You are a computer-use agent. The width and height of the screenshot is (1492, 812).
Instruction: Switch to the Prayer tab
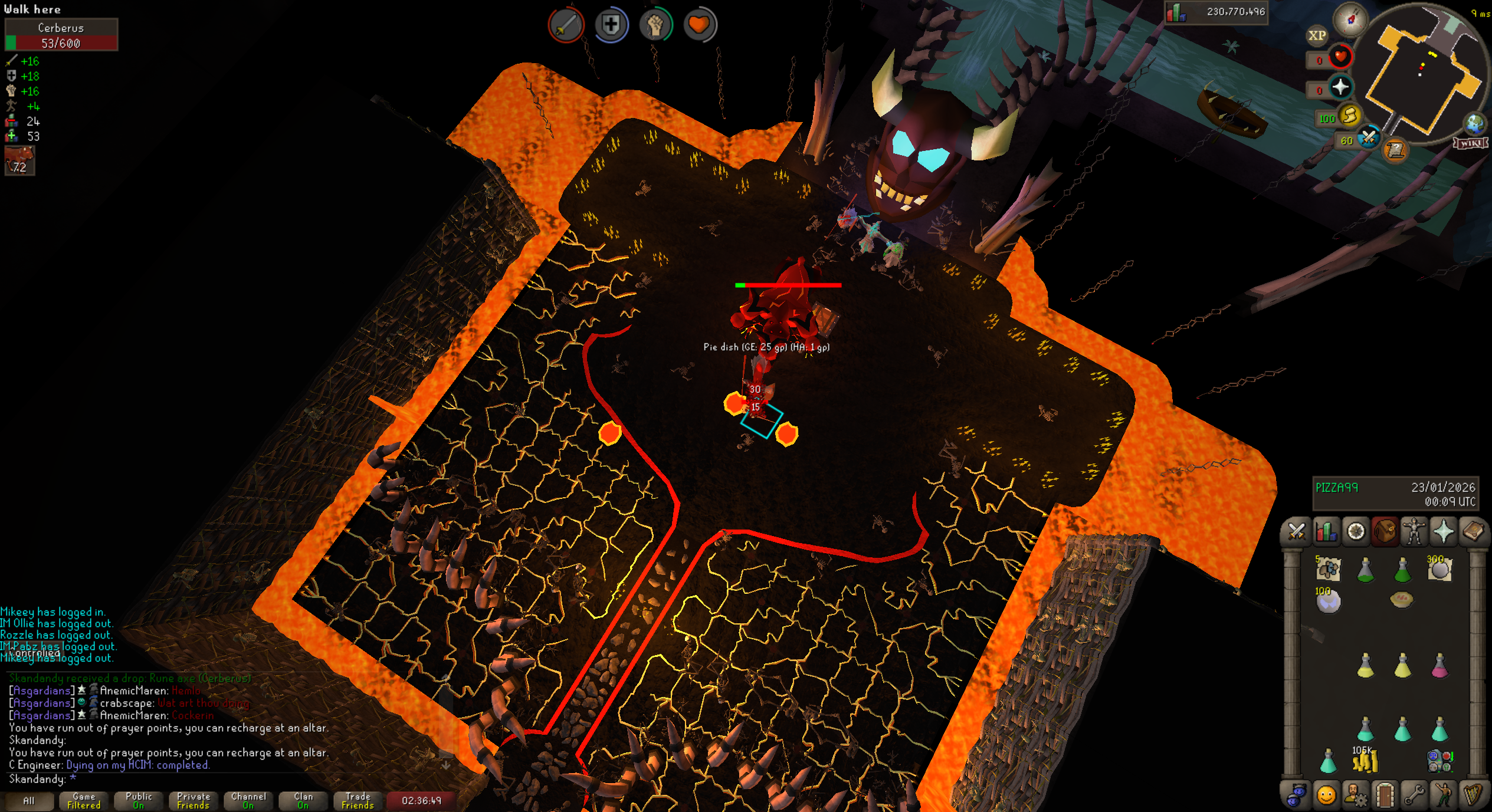[1443, 532]
